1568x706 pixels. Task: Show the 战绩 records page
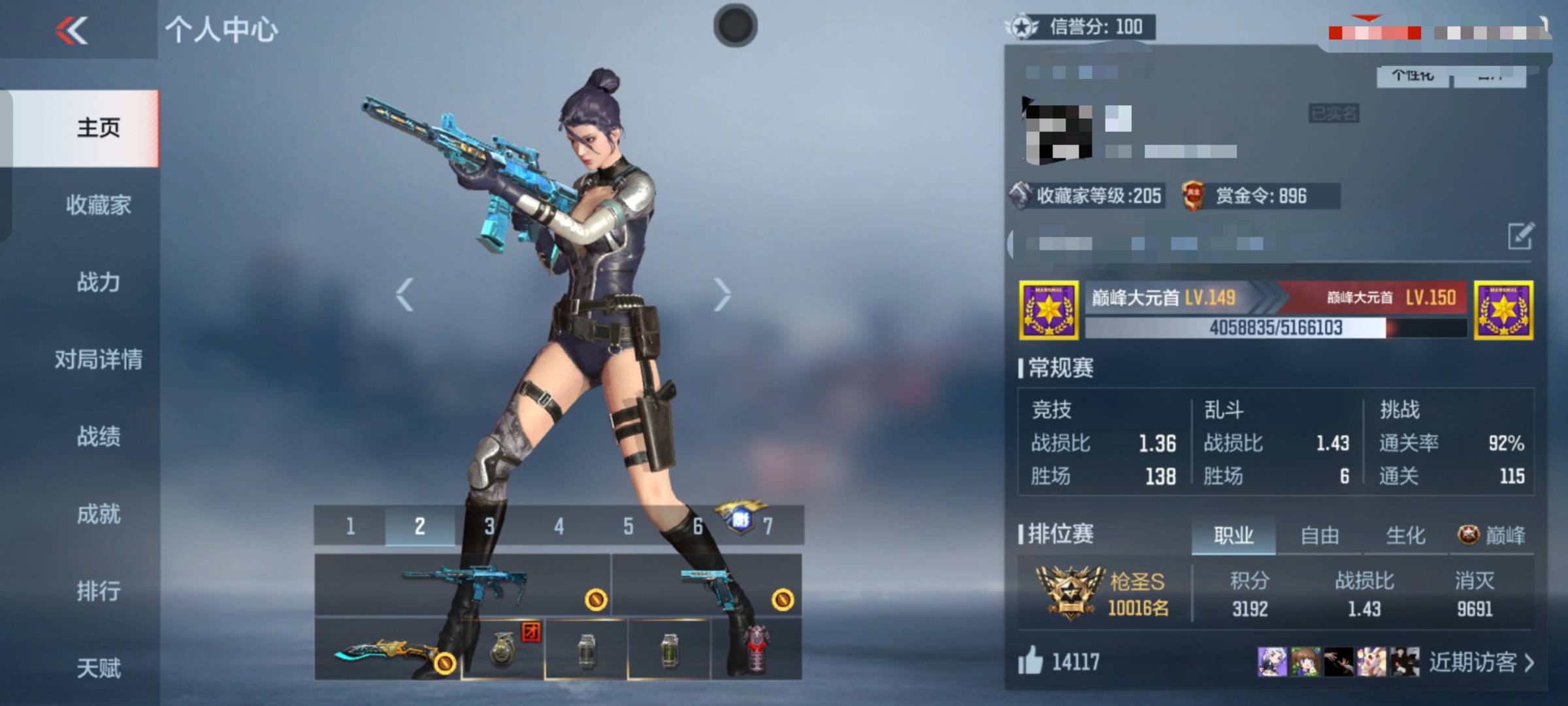[x=98, y=437]
